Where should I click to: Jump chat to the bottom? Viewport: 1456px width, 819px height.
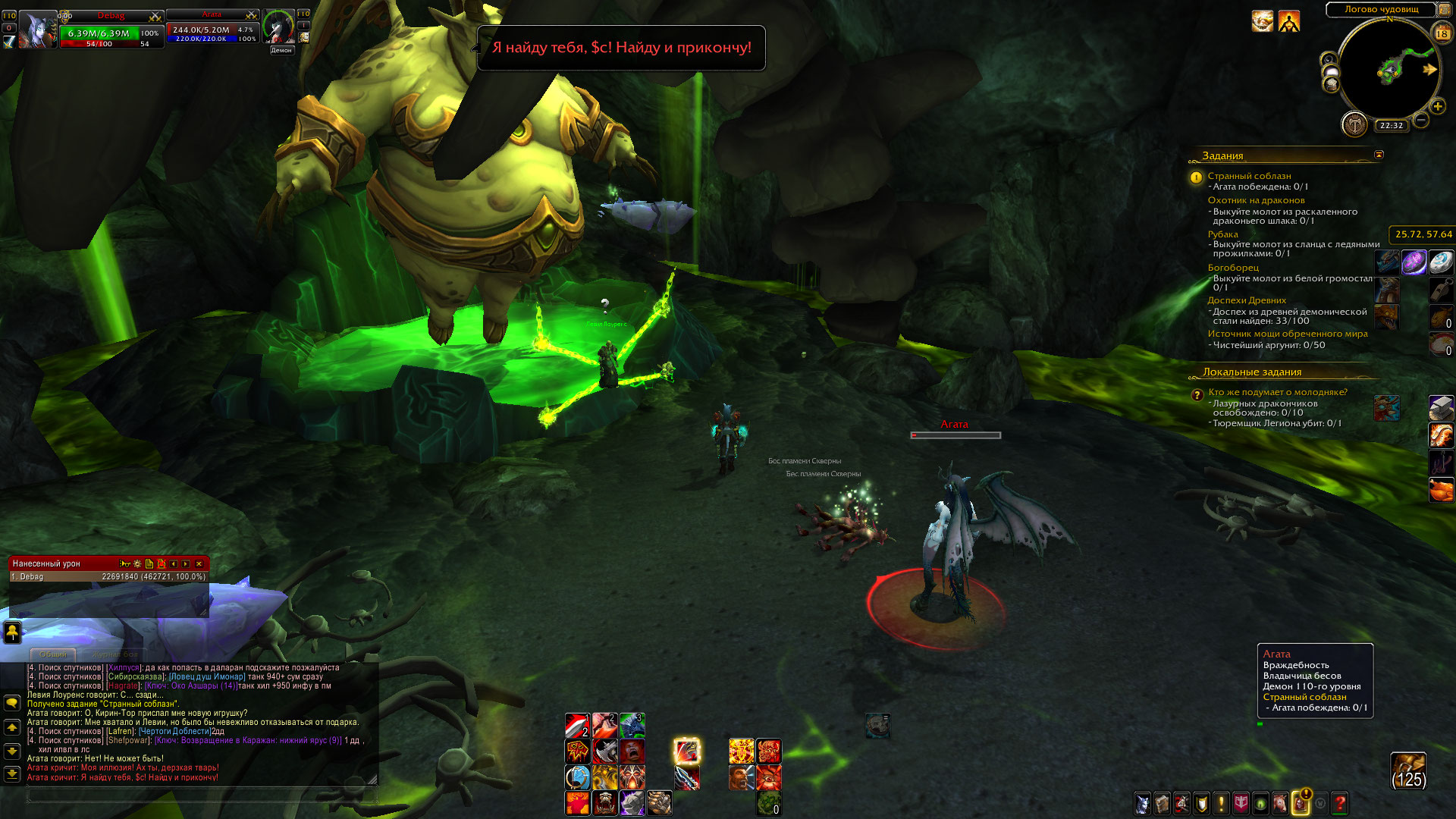[x=12, y=774]
